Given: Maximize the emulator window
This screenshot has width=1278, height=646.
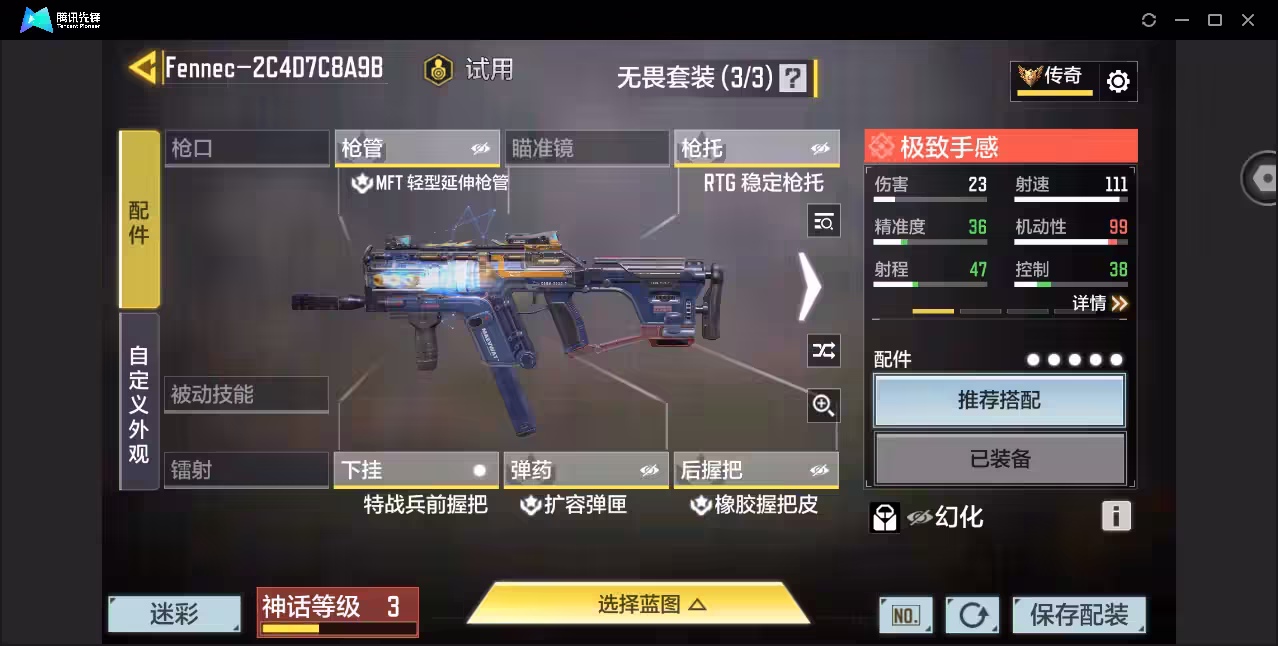Looking at the screenshot, I should point(1215,20).
